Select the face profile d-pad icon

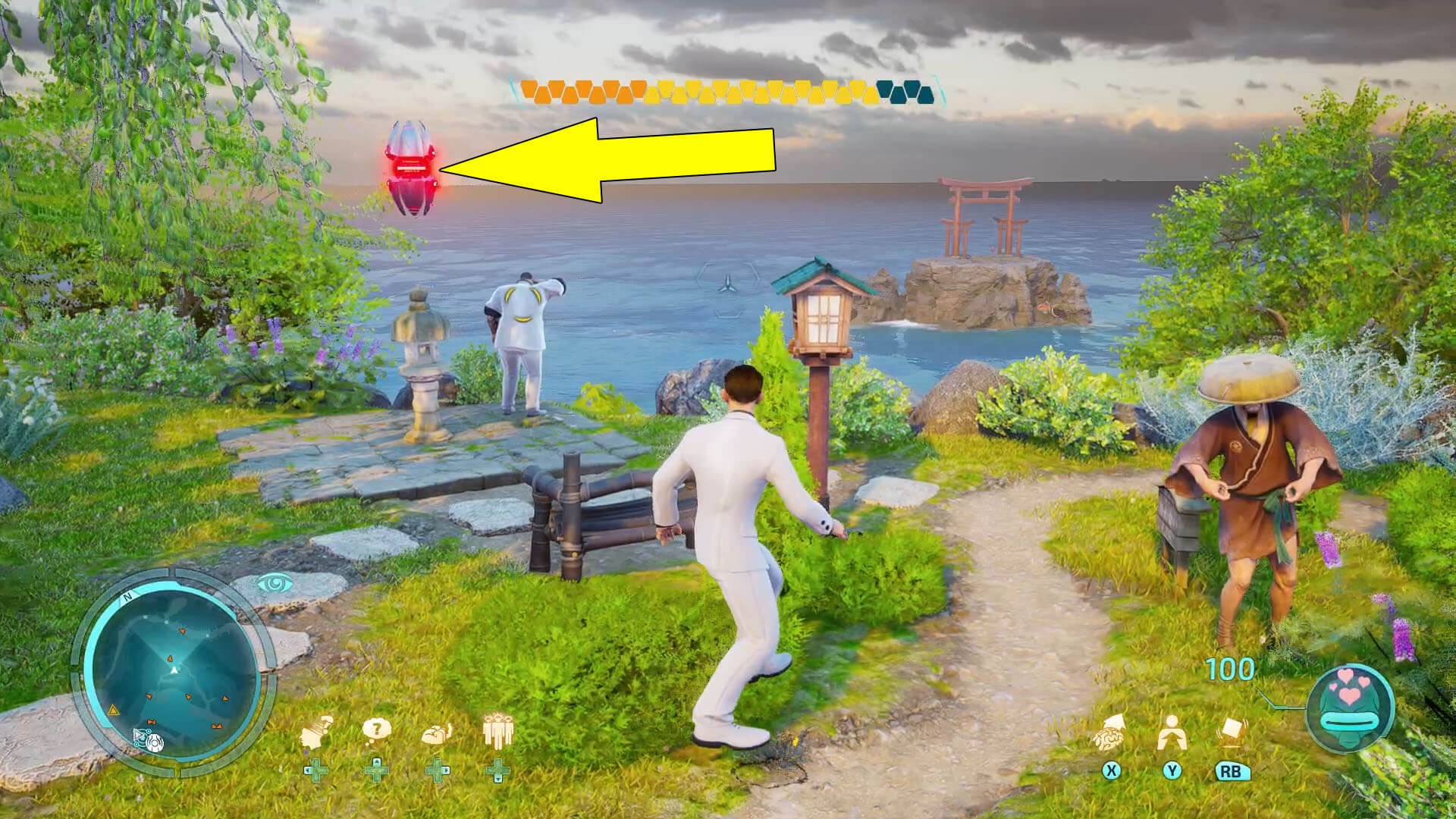point(313,733)
